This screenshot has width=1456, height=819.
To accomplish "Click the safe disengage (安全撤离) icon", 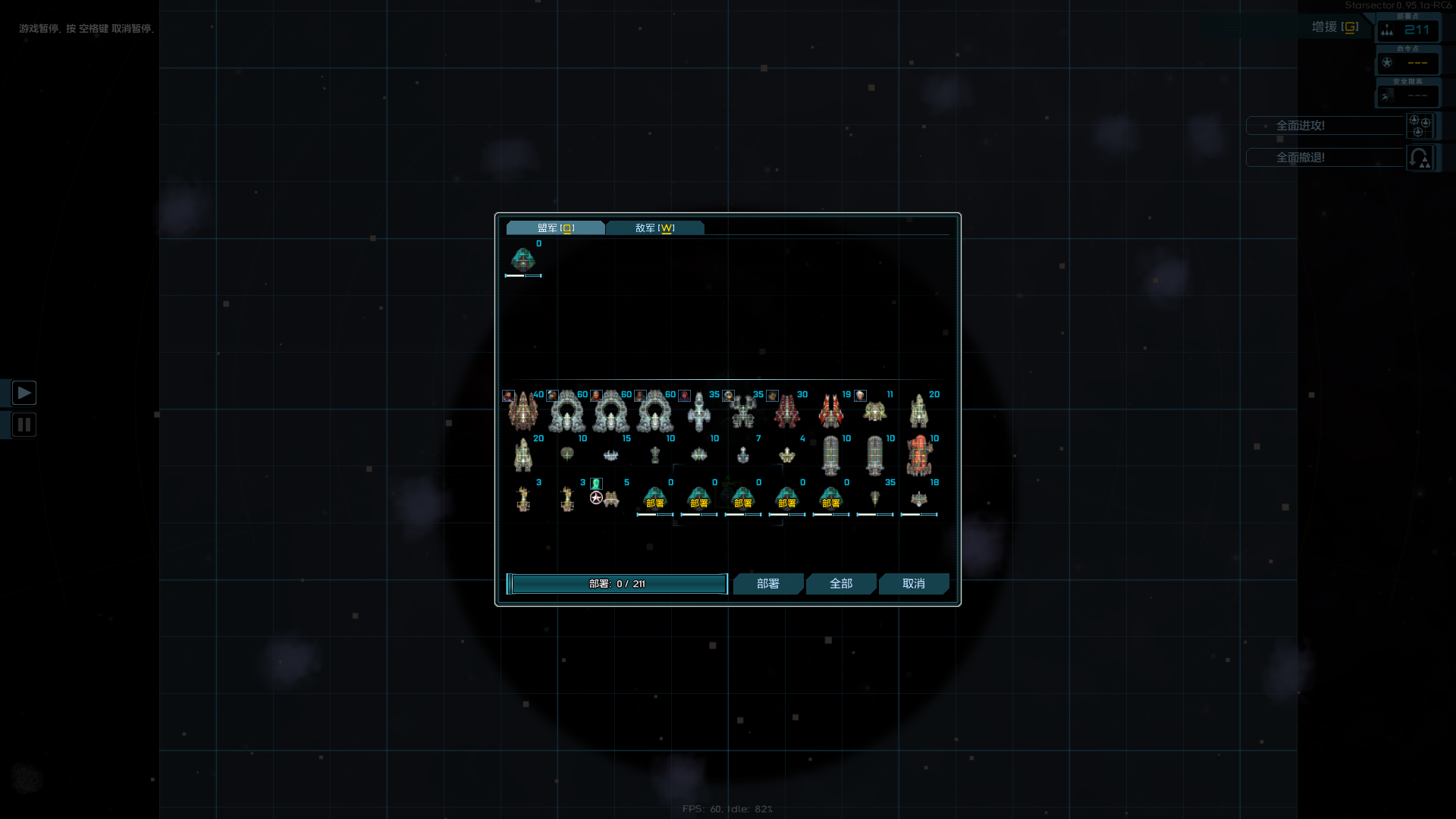I will point(1388,96).
